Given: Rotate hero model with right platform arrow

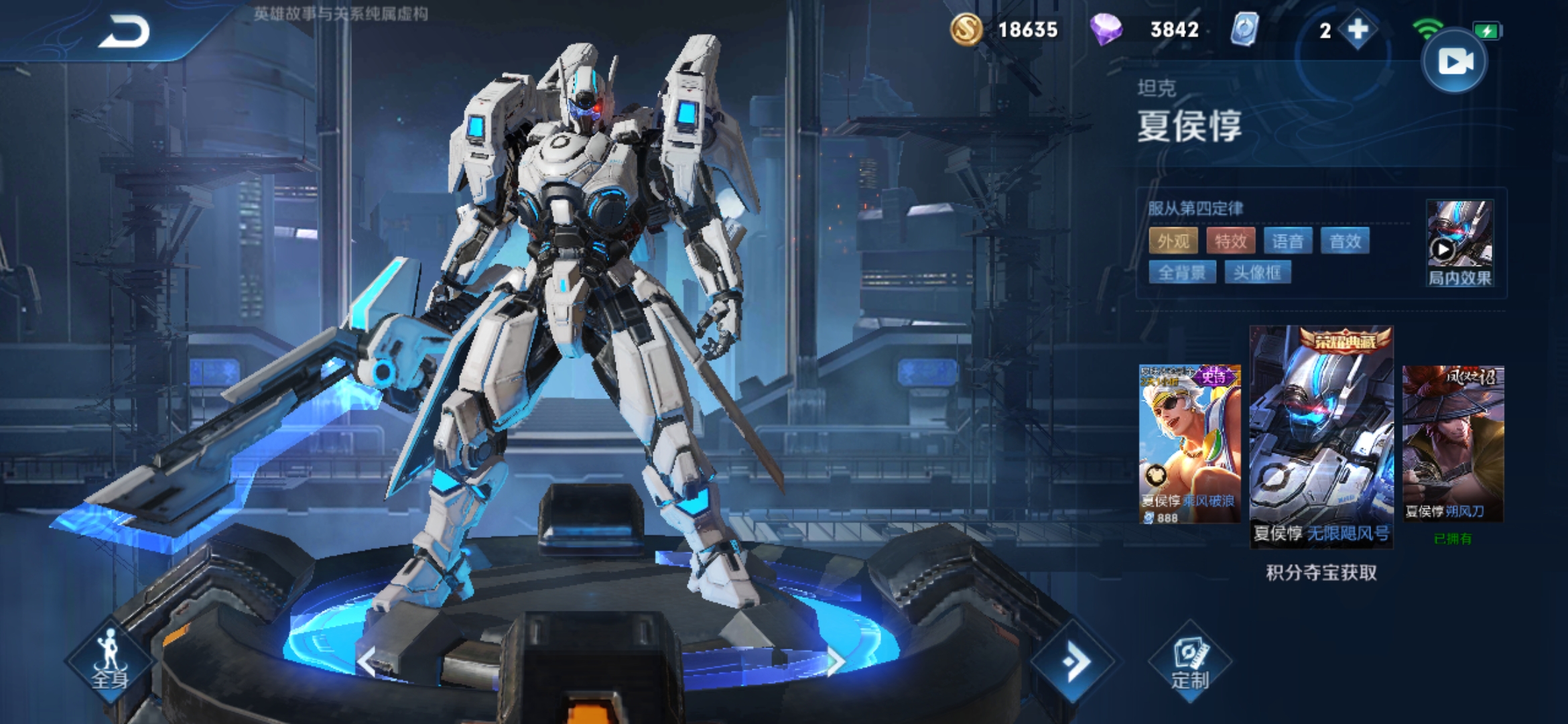Looking at the screenshot, I should pyautogui.click(x=835, y=662).
